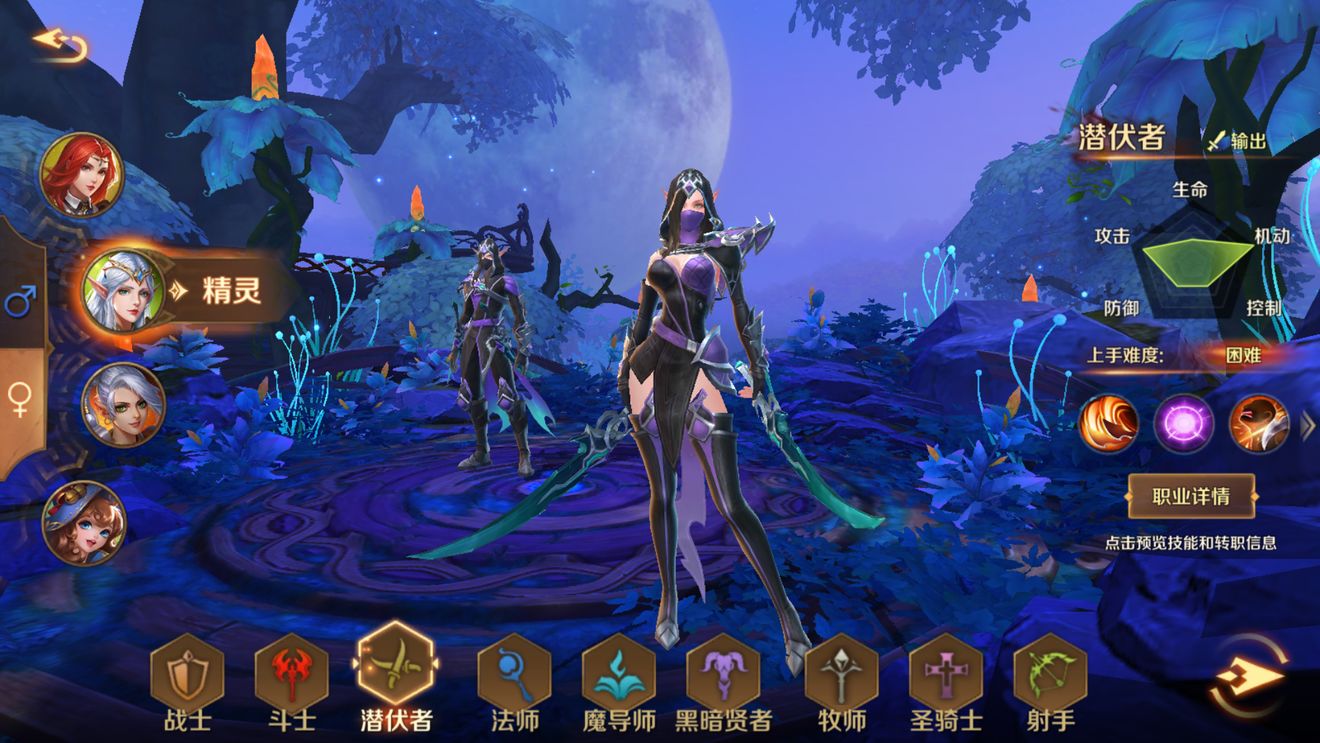Screen dimensions: 1320x743
Task: Select the 射手 archer class
Action: tap(1050, 672)
